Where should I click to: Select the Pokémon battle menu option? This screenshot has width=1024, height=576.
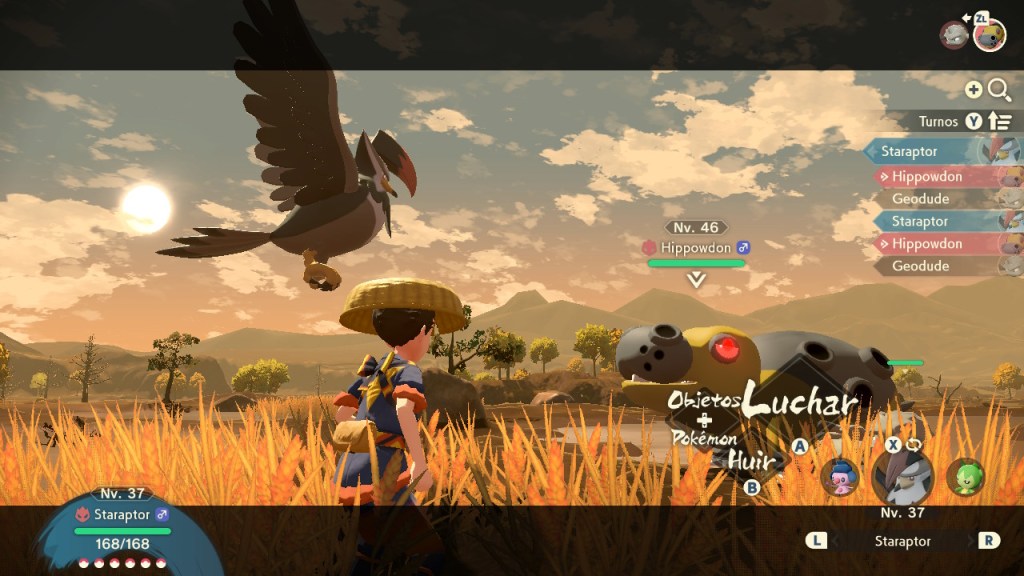pos(705,438)
